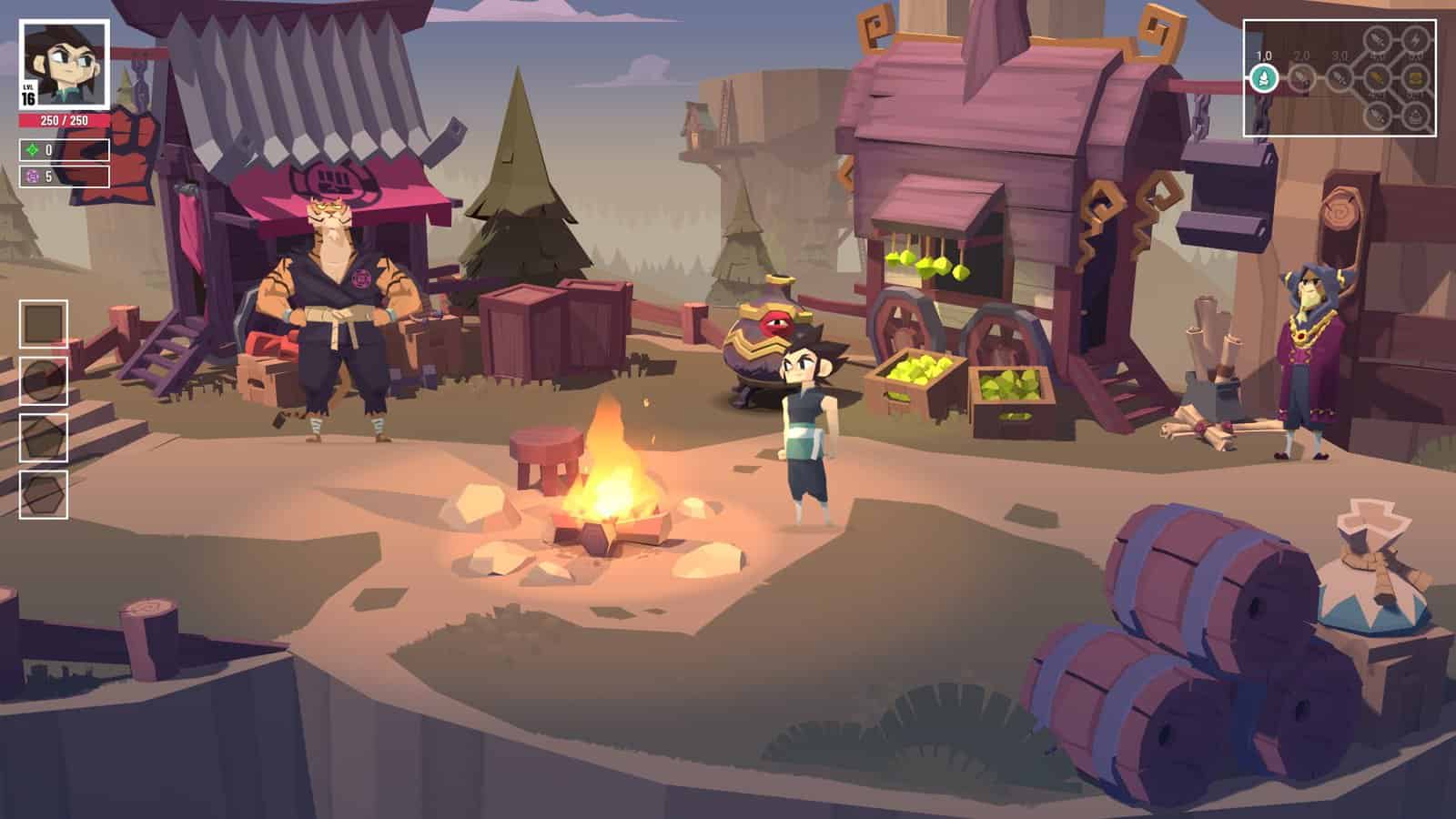Viewport: 1456px width, 819px height.
Task: Choose the lightning bolt map node
Action: point(1415,40)
